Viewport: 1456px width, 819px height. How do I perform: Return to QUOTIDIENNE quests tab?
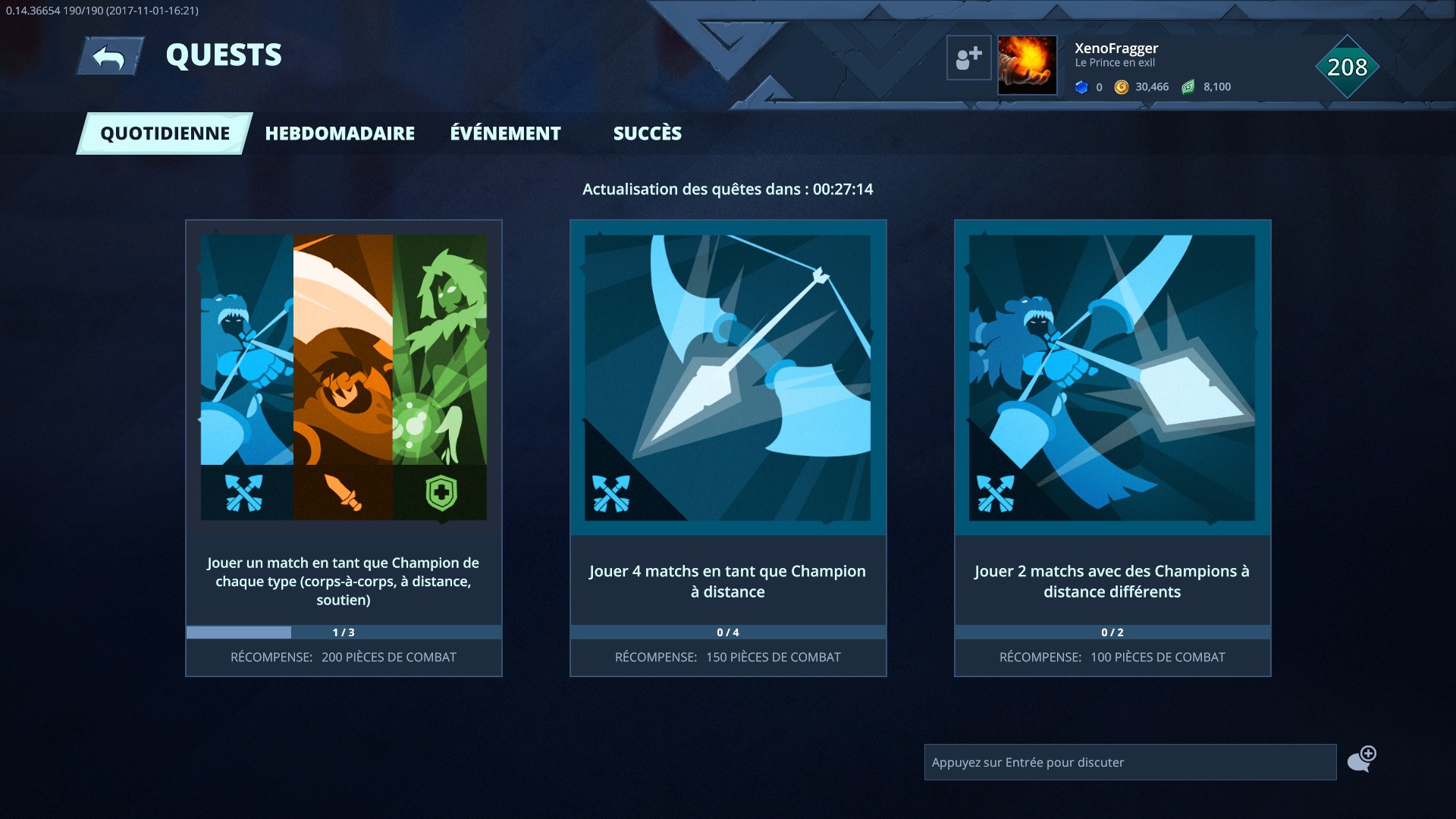pos(164,133)
